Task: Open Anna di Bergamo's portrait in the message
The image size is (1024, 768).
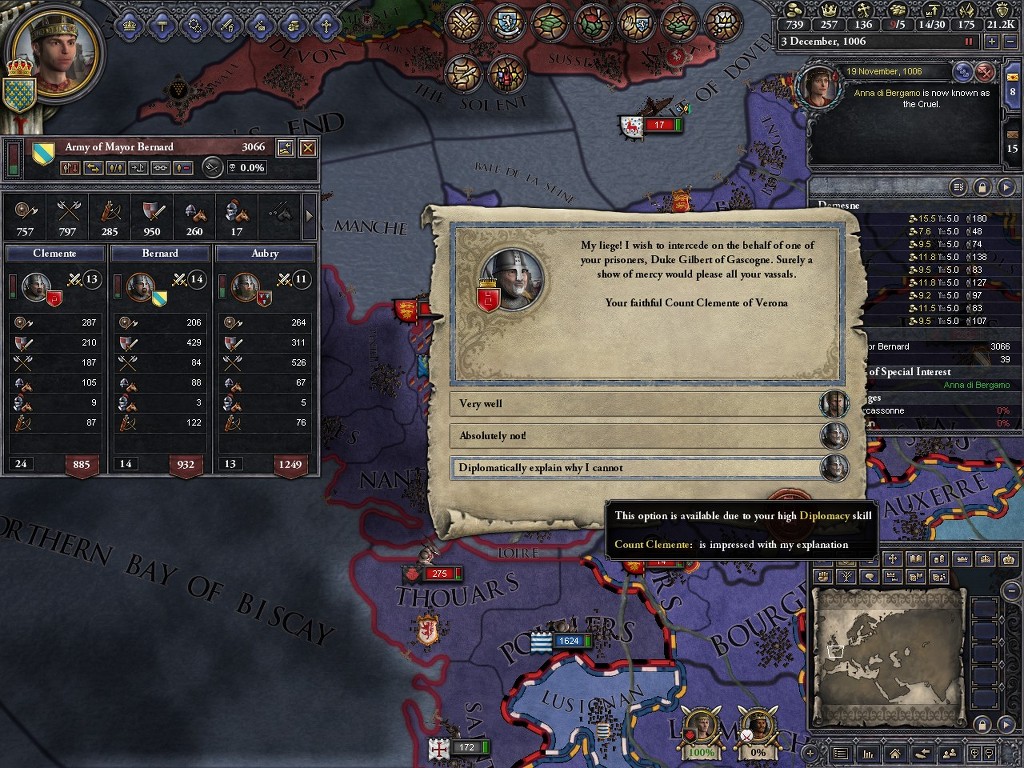Action: point(819,86)
